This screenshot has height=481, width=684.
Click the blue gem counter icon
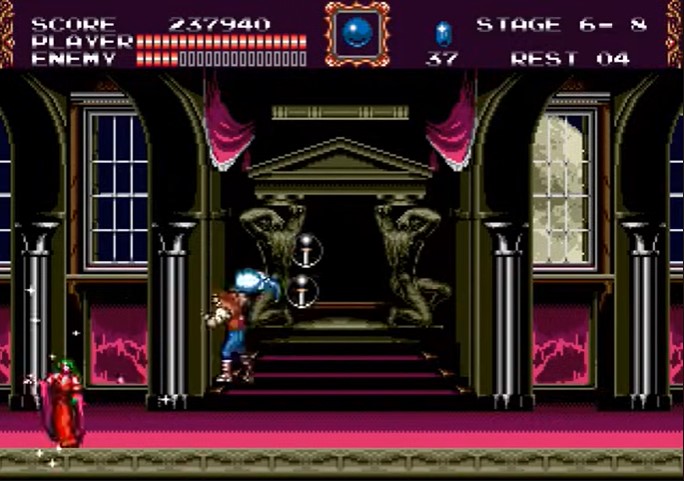tap(443, 32)
